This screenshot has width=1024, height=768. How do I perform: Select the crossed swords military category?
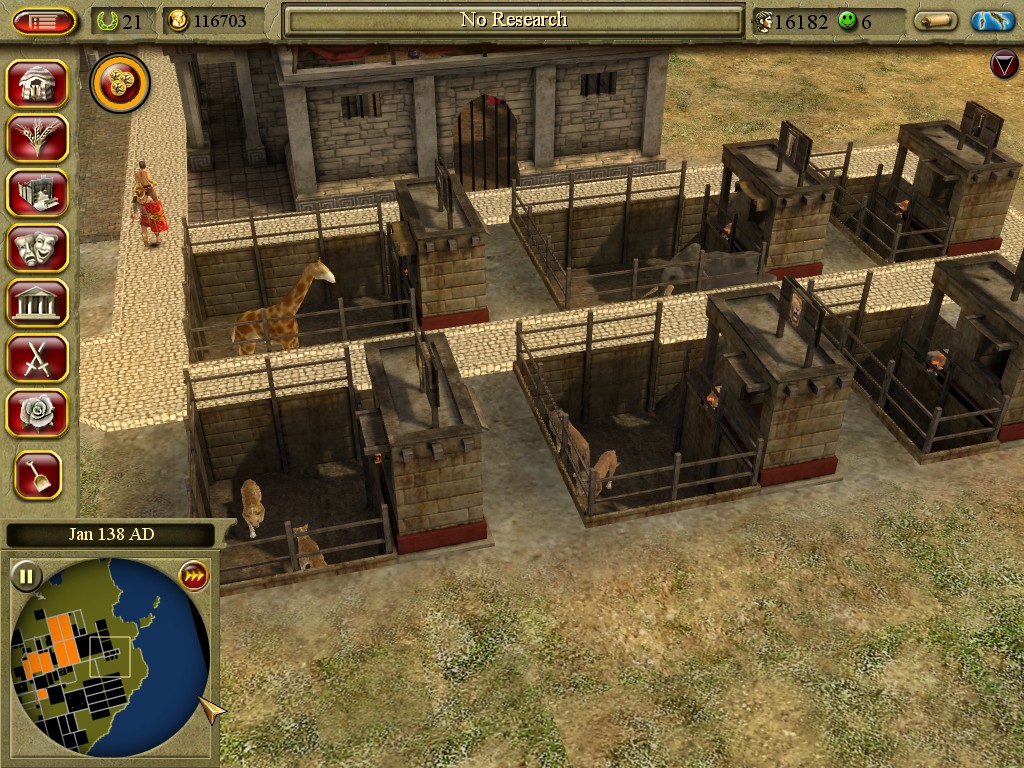37,357
